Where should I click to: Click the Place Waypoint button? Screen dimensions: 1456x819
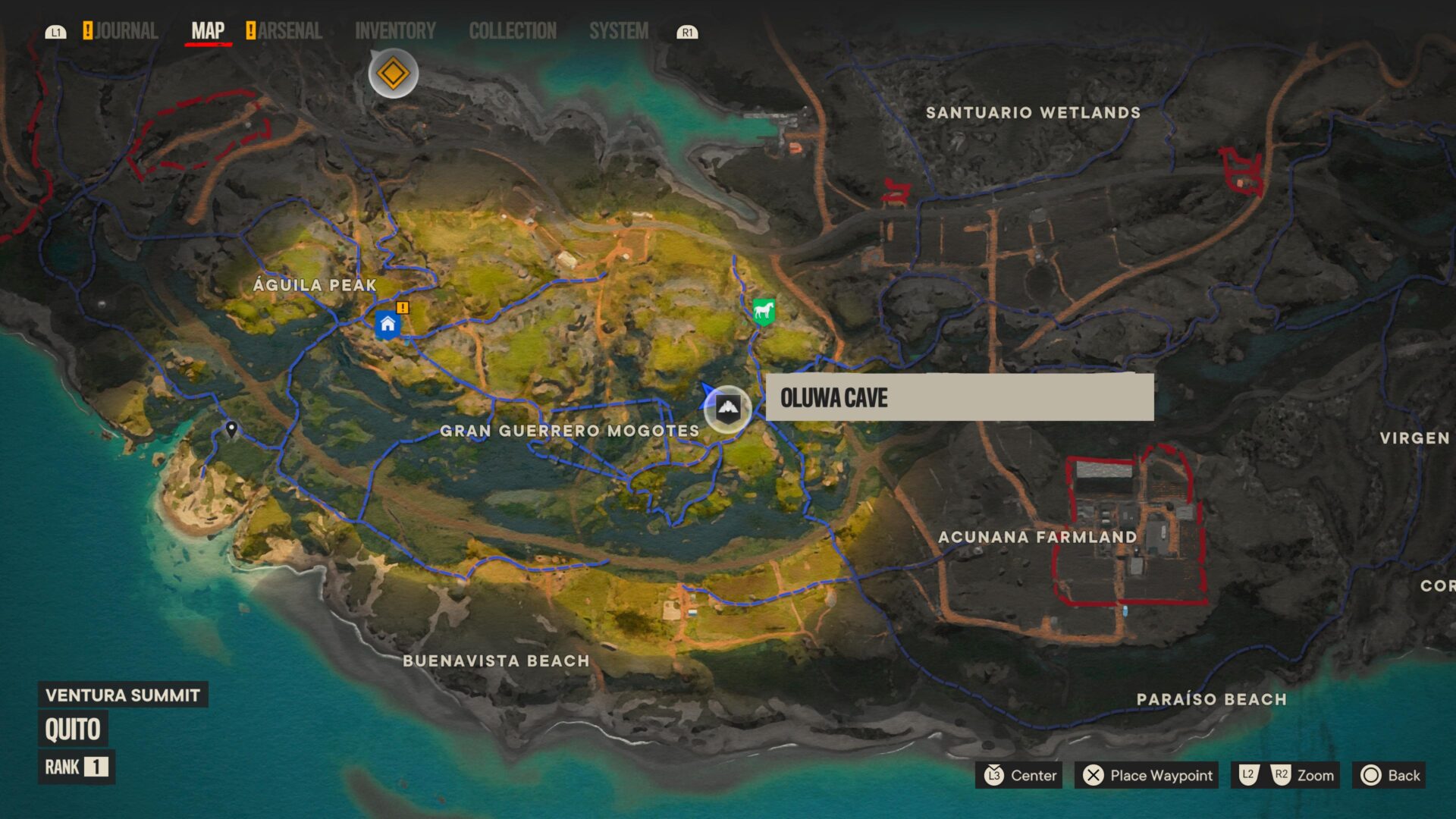coord(1147,776)
